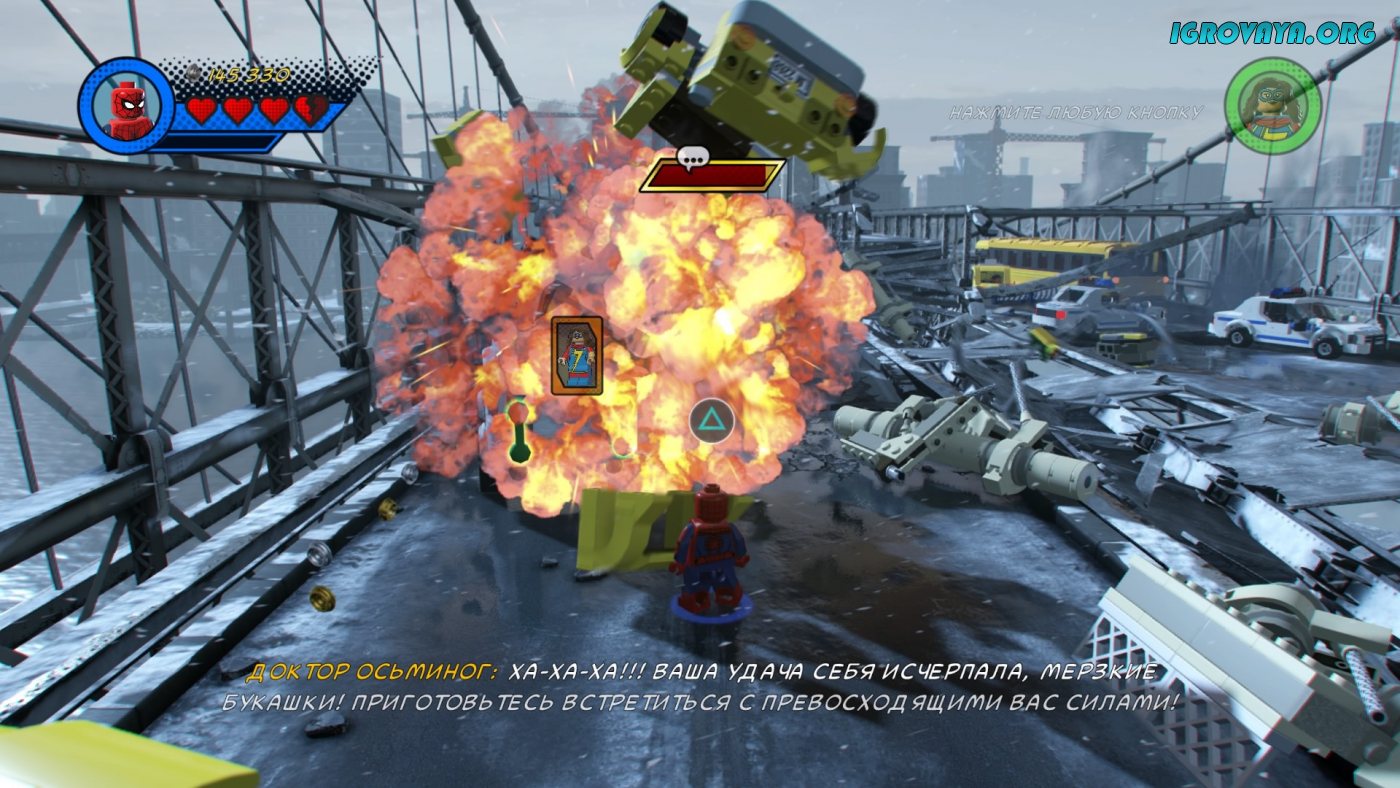Select the Ms. Marvel portrait in the corner
The image size is (1400, 788).
coord(1273,105)
